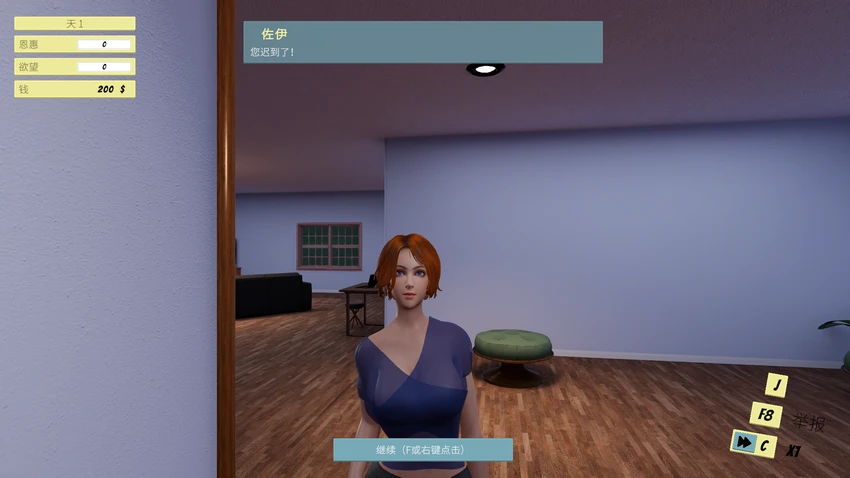Continue the dialogue with the 继续 button
850x478 pixels.
pos(422,450)
